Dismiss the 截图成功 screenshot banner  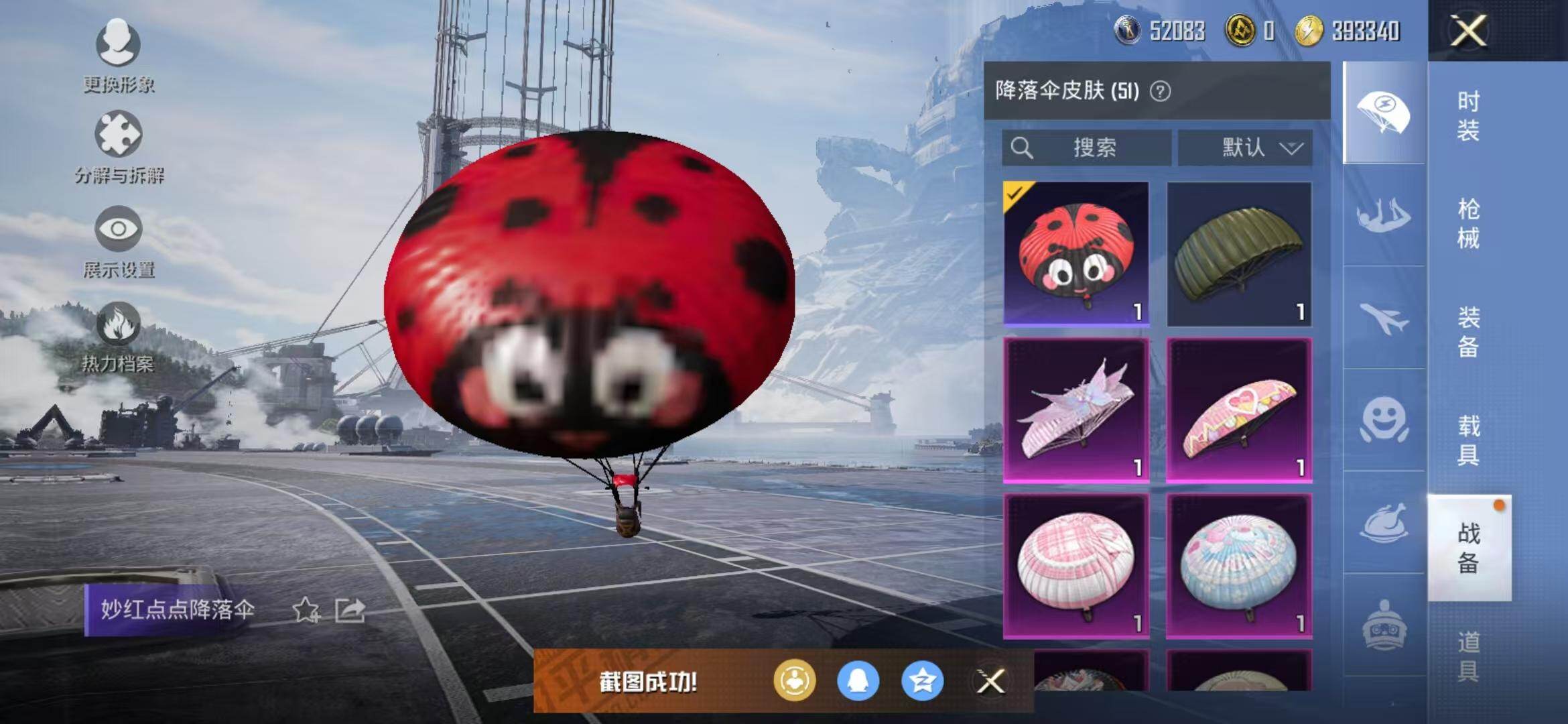990,682
